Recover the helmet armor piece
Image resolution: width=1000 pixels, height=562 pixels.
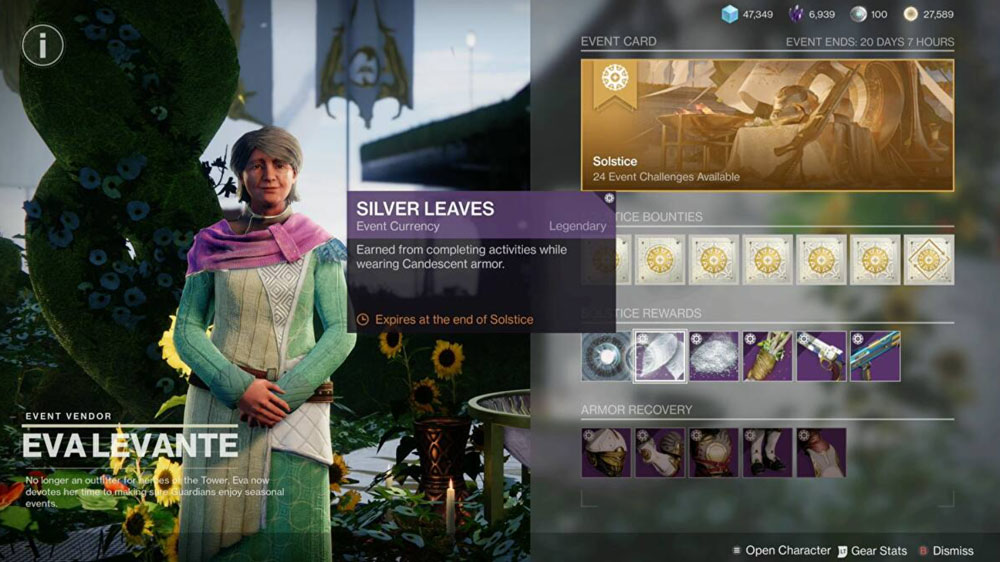[x=607, y=453]
